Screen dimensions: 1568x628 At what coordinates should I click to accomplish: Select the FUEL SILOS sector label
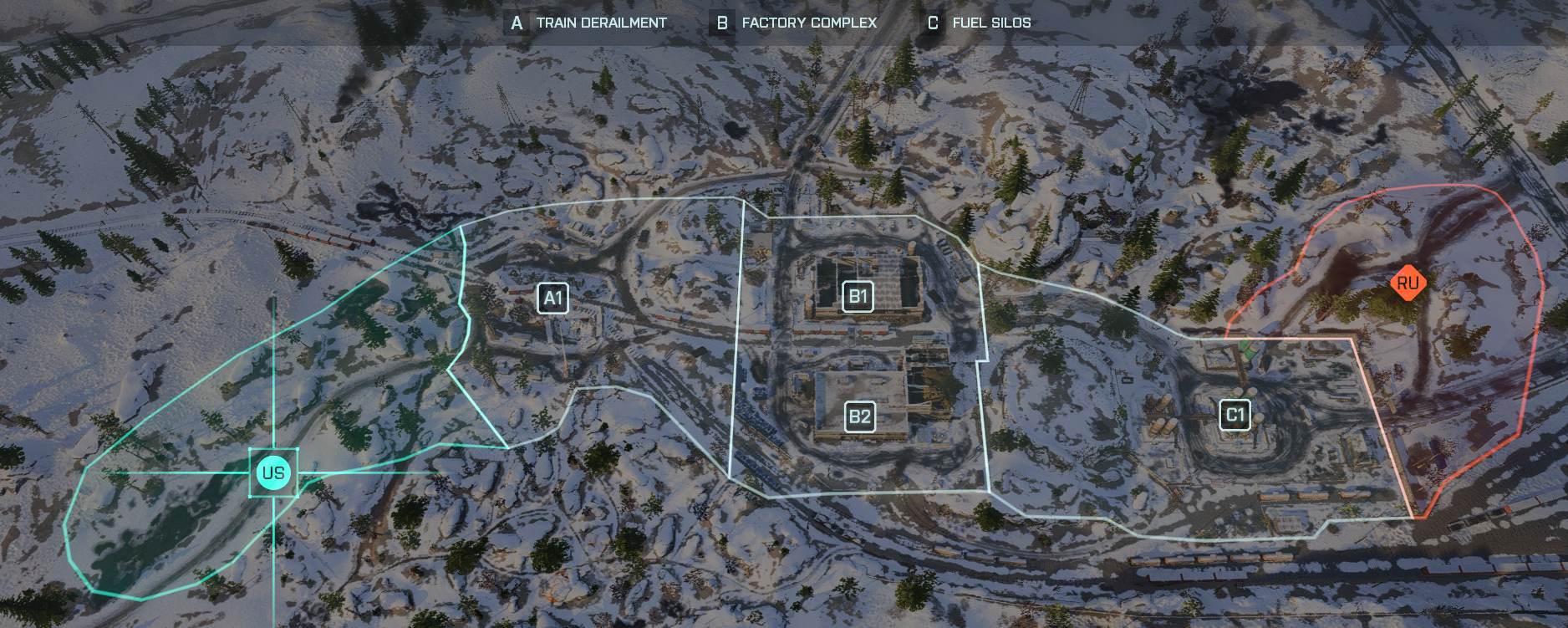(x=990, y=23)
